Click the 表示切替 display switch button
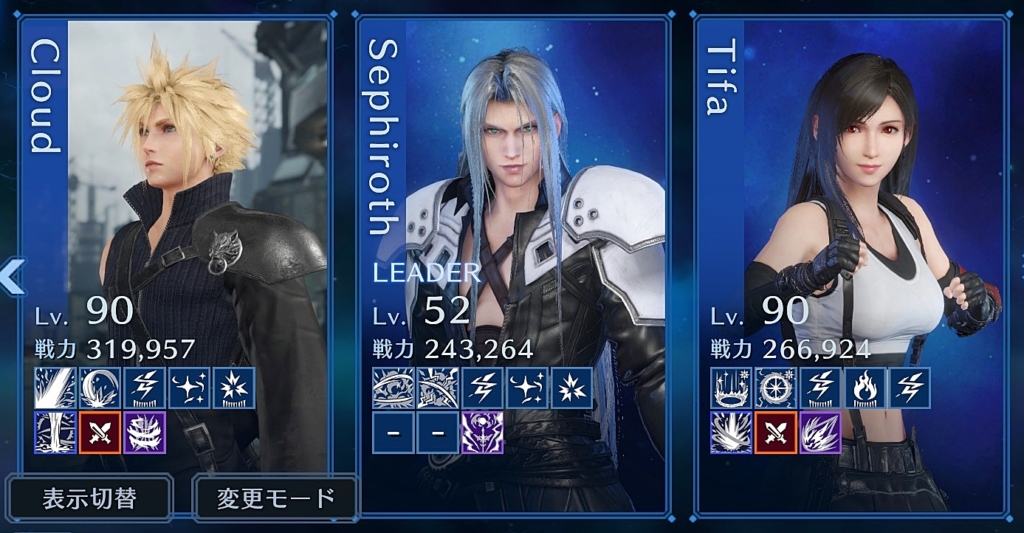The image size is (1024, 533). 90,498
